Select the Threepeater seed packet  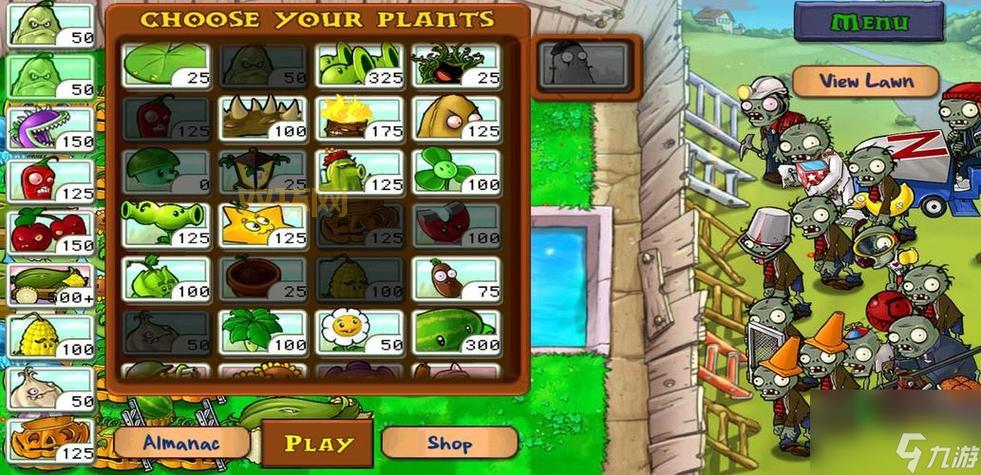[360, 65]
